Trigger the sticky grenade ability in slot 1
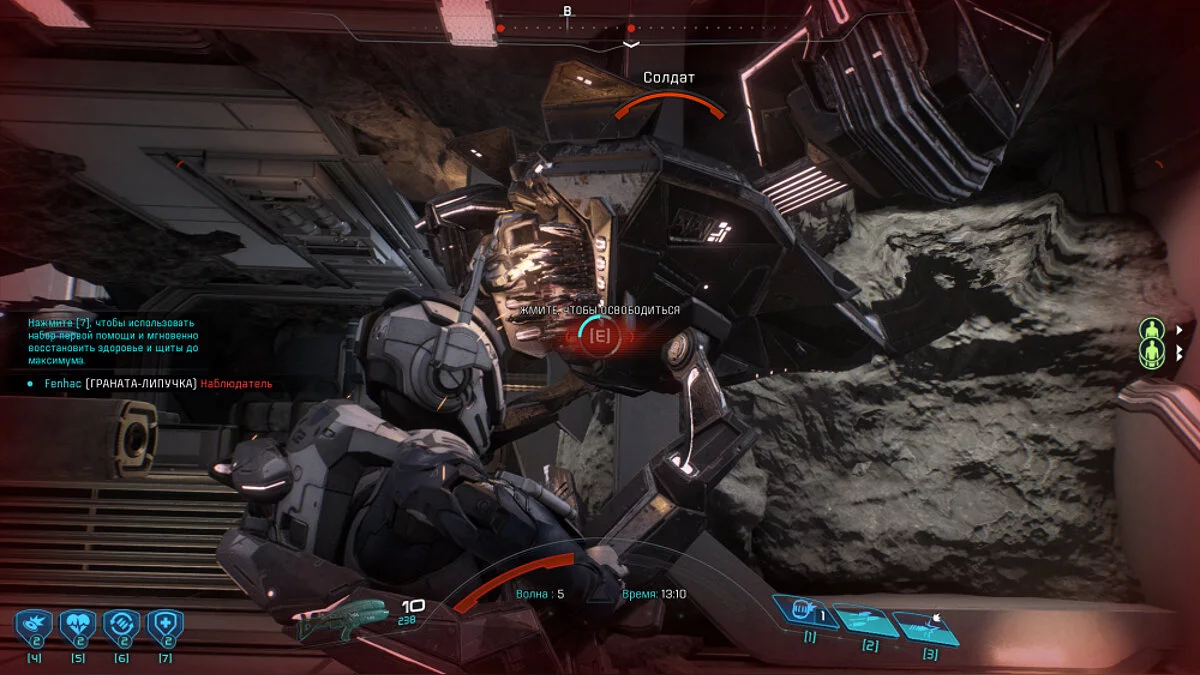 click(x=808, y=609)
